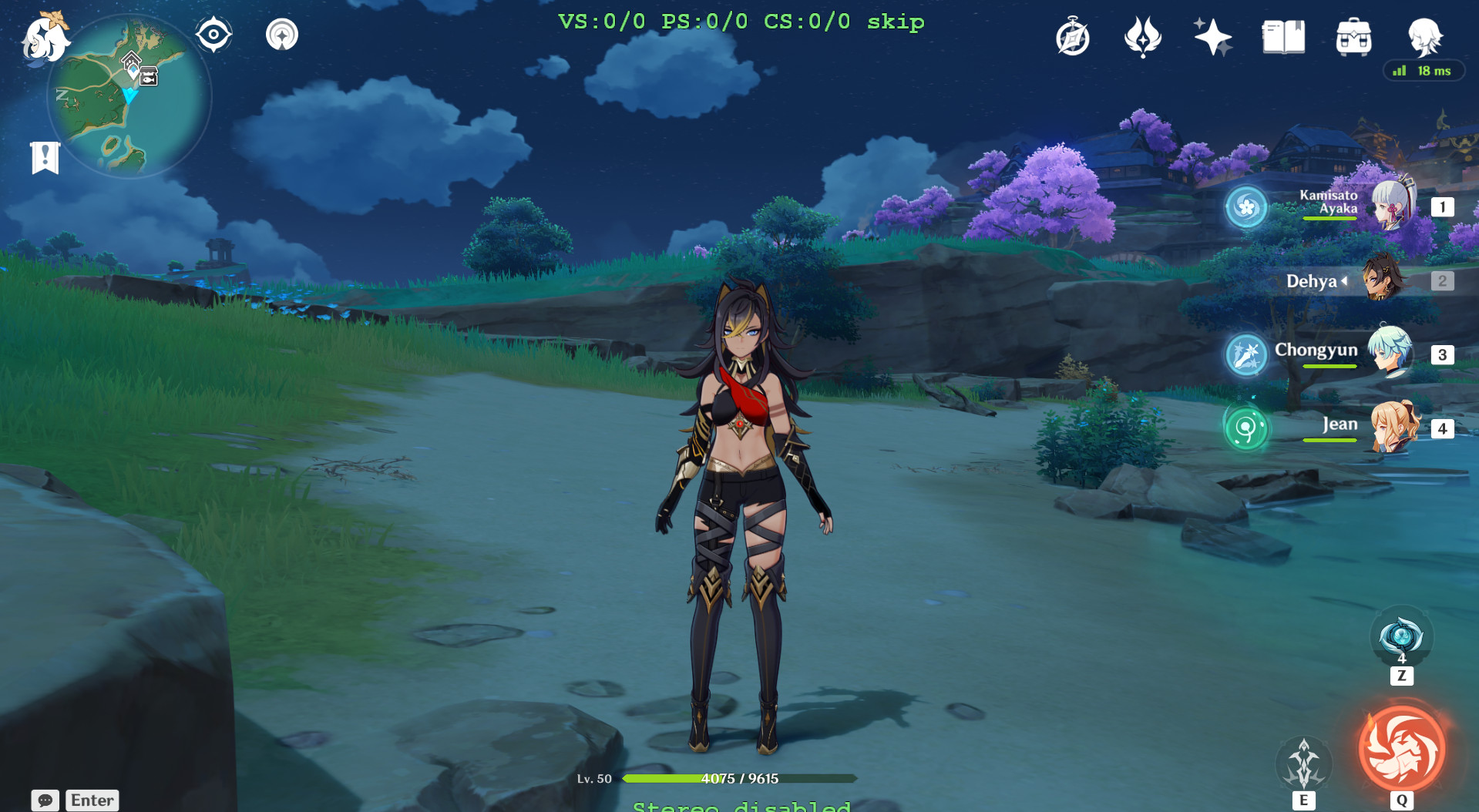Open chat via the speech bubble icon
1479x812 pixels.
47,800
